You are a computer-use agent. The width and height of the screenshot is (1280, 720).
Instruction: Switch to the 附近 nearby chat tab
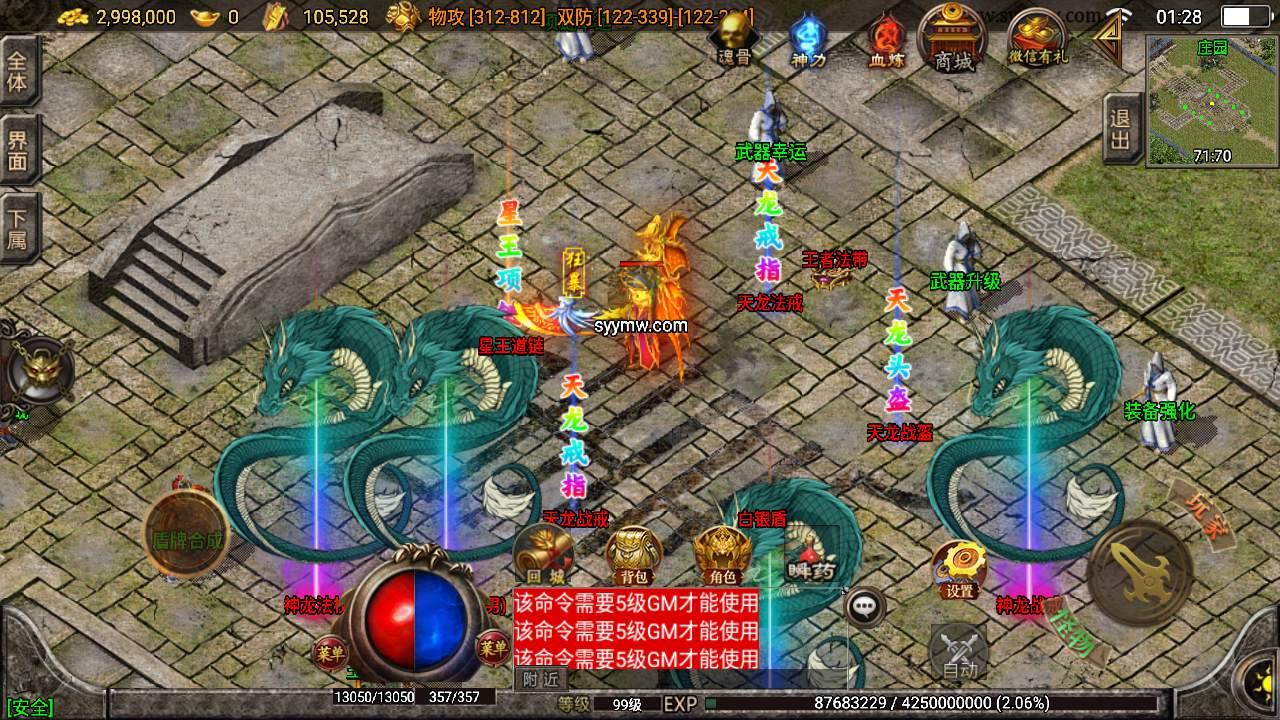click(540, 678)
